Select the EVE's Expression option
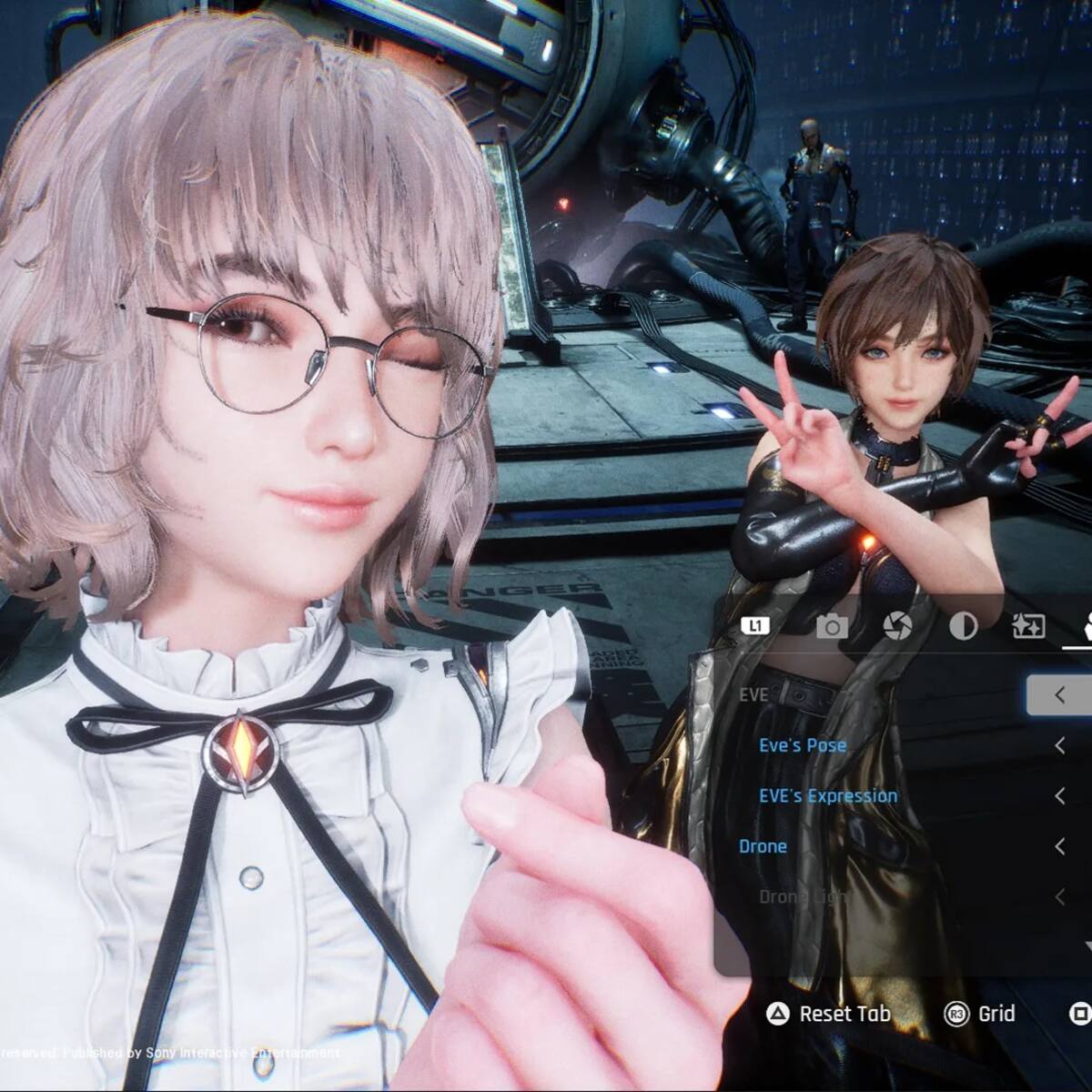Viewport: 1092px width, 1092px height. tap(828, 796)
